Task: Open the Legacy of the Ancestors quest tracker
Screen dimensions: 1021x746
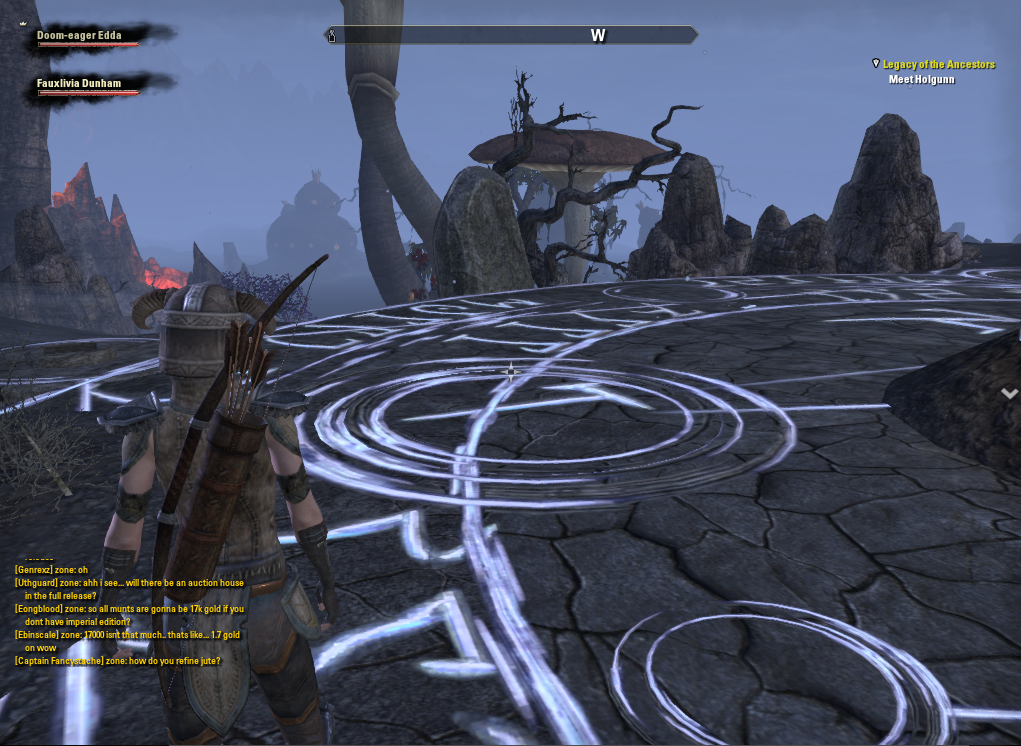Action: tap(938, 64)
